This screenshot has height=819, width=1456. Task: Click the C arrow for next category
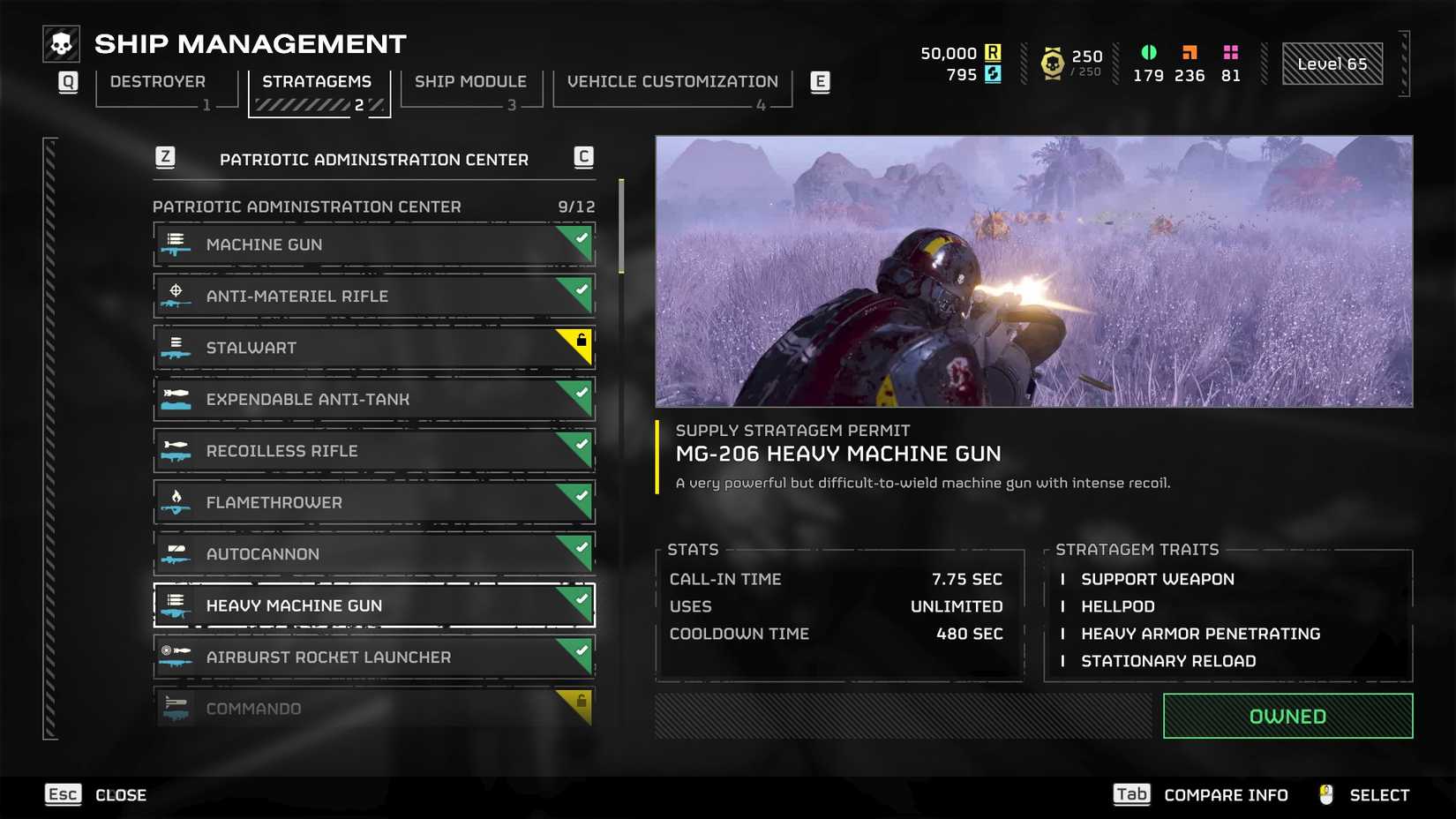[x=583, y=159]
